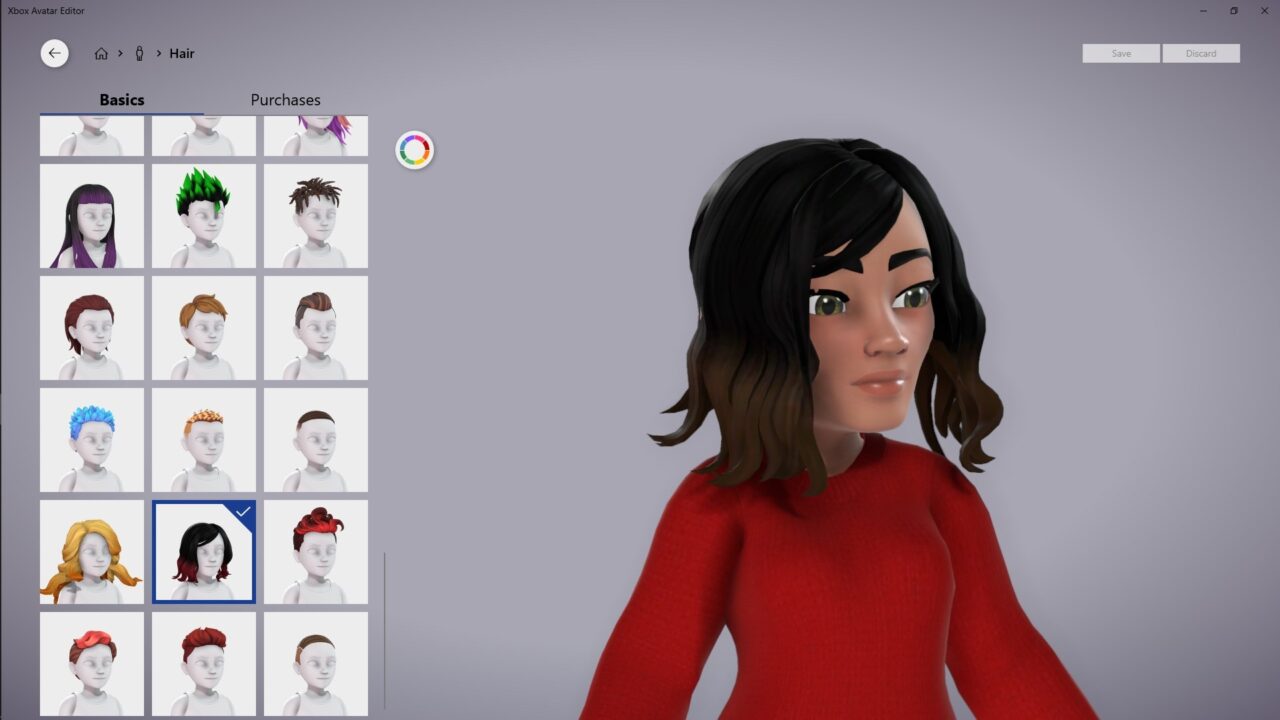Select the long straight purple hairstyle
The height and width of the screenshot is (720, 1280).
(92, 216)
